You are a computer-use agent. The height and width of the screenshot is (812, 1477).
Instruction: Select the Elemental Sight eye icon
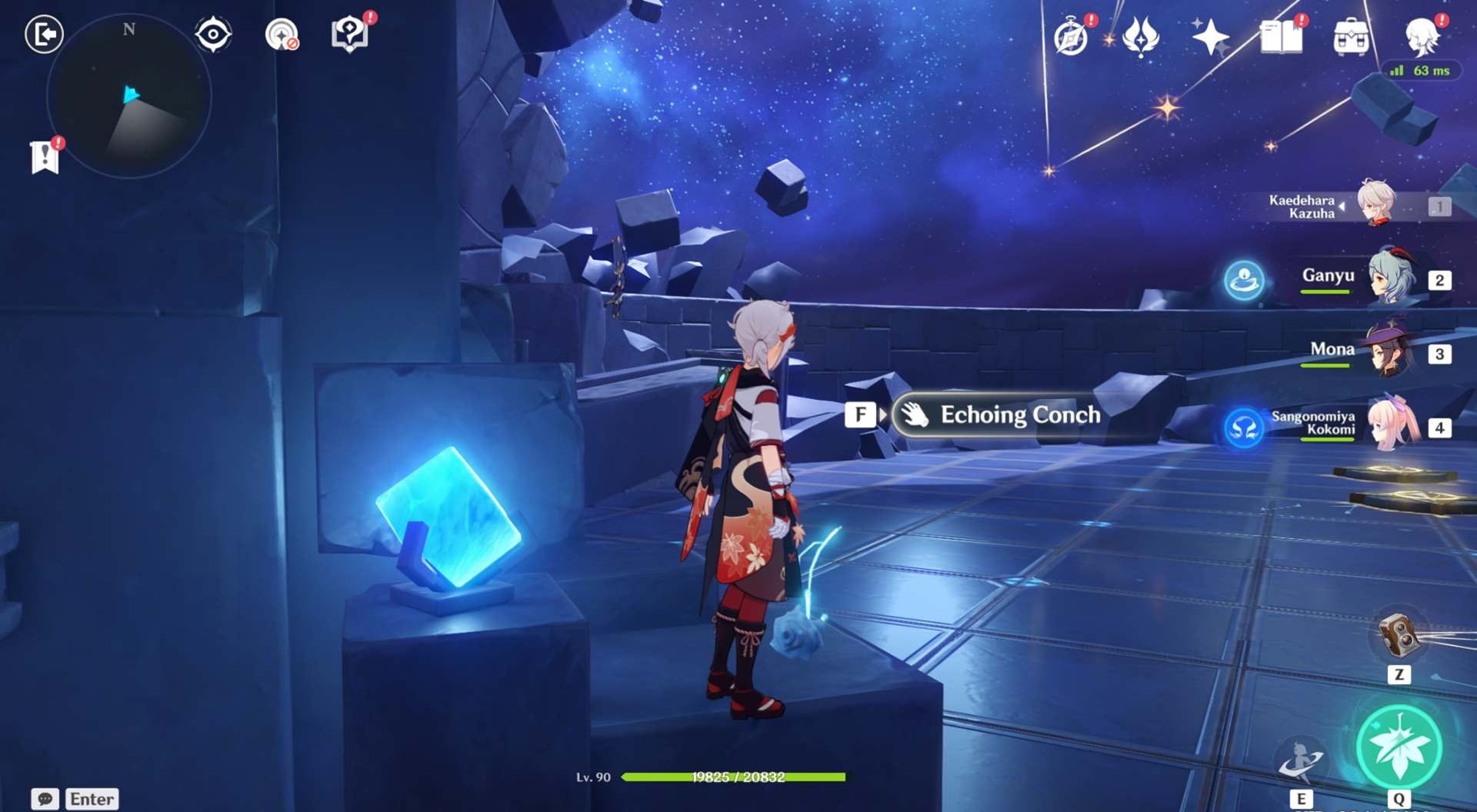213,32
